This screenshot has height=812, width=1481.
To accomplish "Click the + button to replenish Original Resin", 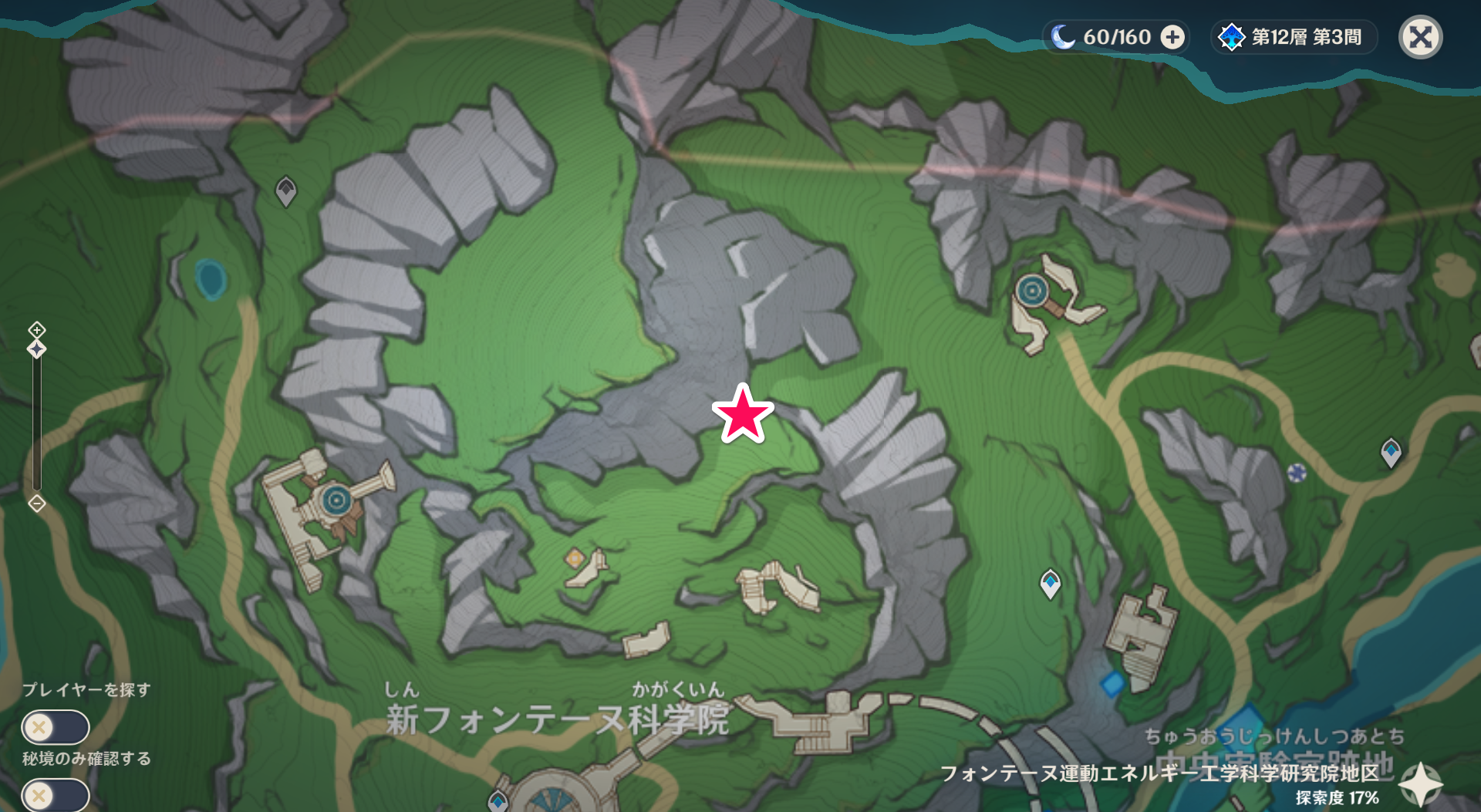I will coord(1172,36).
